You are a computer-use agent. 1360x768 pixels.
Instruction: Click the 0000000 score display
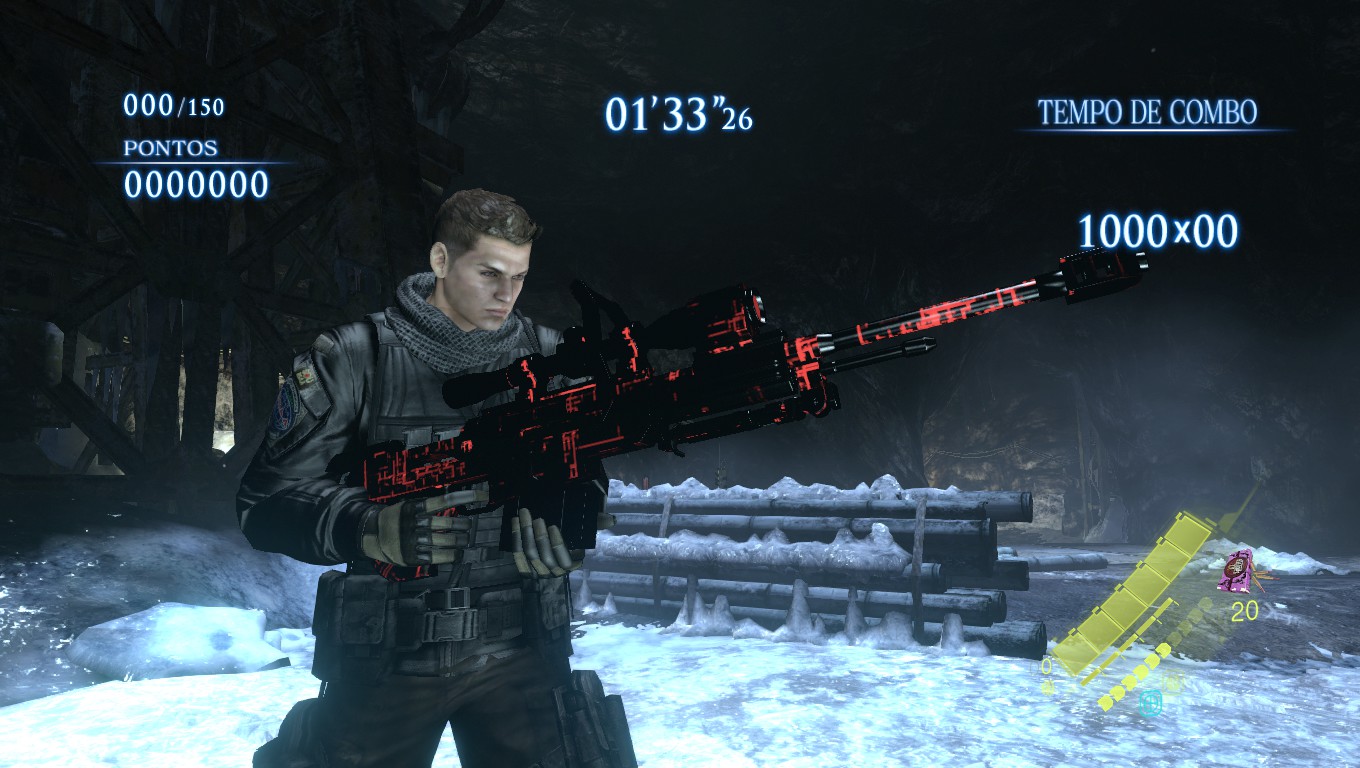click(196, 182)
